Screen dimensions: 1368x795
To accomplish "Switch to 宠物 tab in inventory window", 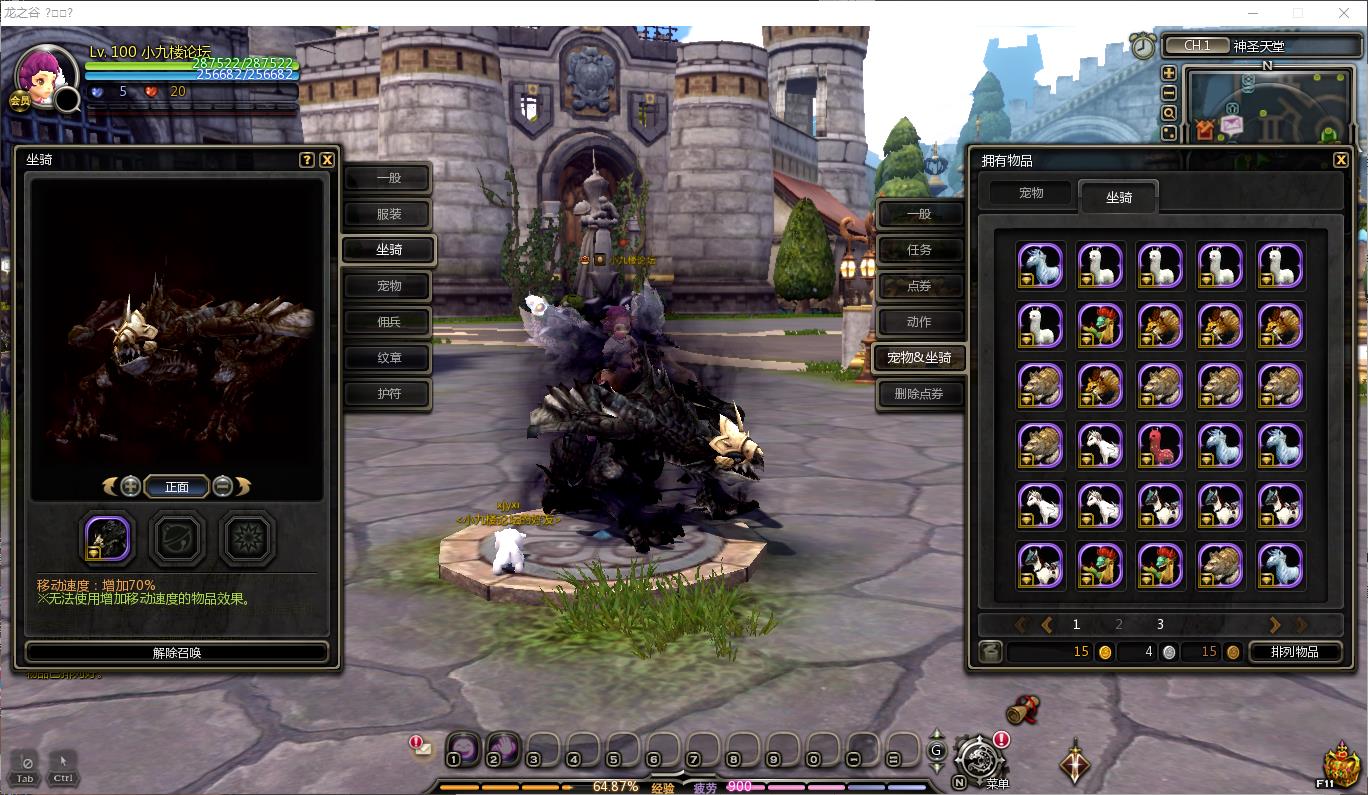I will 1031,193.
